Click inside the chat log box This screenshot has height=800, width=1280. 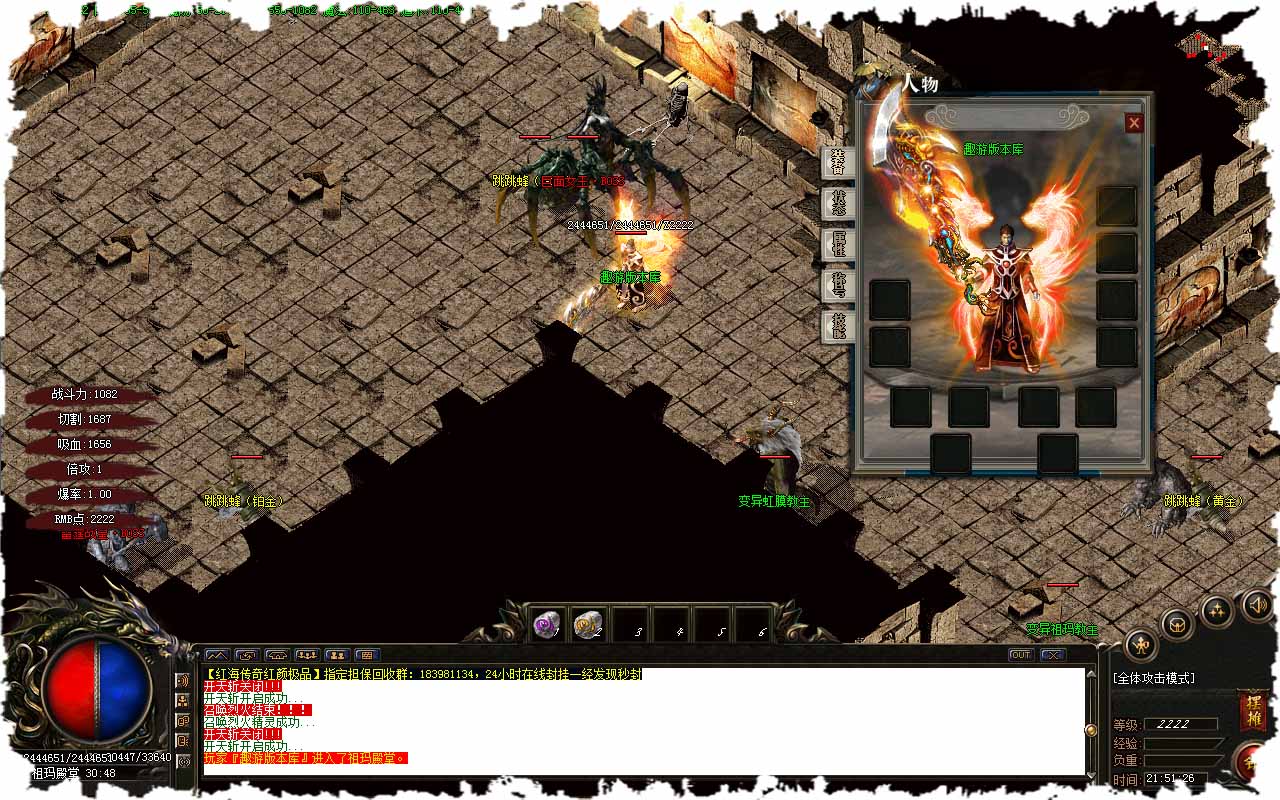click(x=640, y=720)
